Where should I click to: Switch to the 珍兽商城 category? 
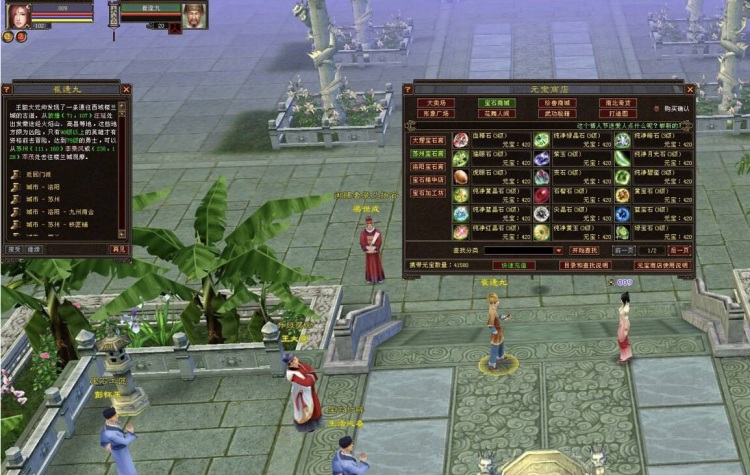pyautogui.click(x=557, y=102)
